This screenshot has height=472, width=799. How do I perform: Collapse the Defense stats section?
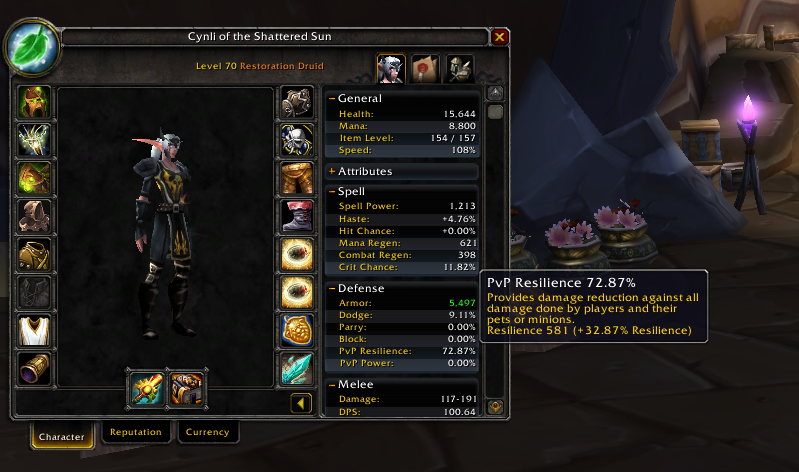tap(332, 288)
